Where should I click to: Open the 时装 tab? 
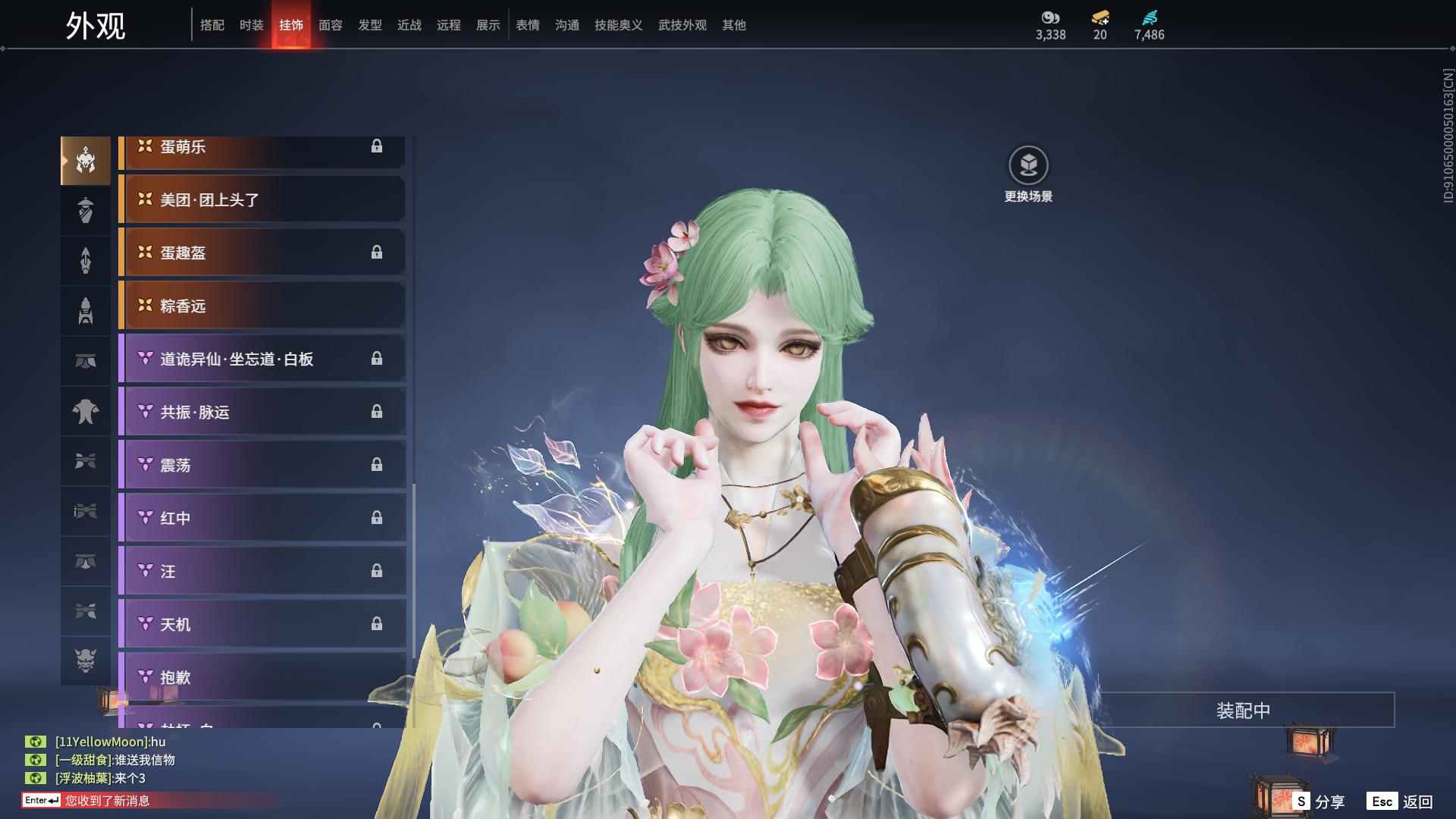tap(252, 25)
